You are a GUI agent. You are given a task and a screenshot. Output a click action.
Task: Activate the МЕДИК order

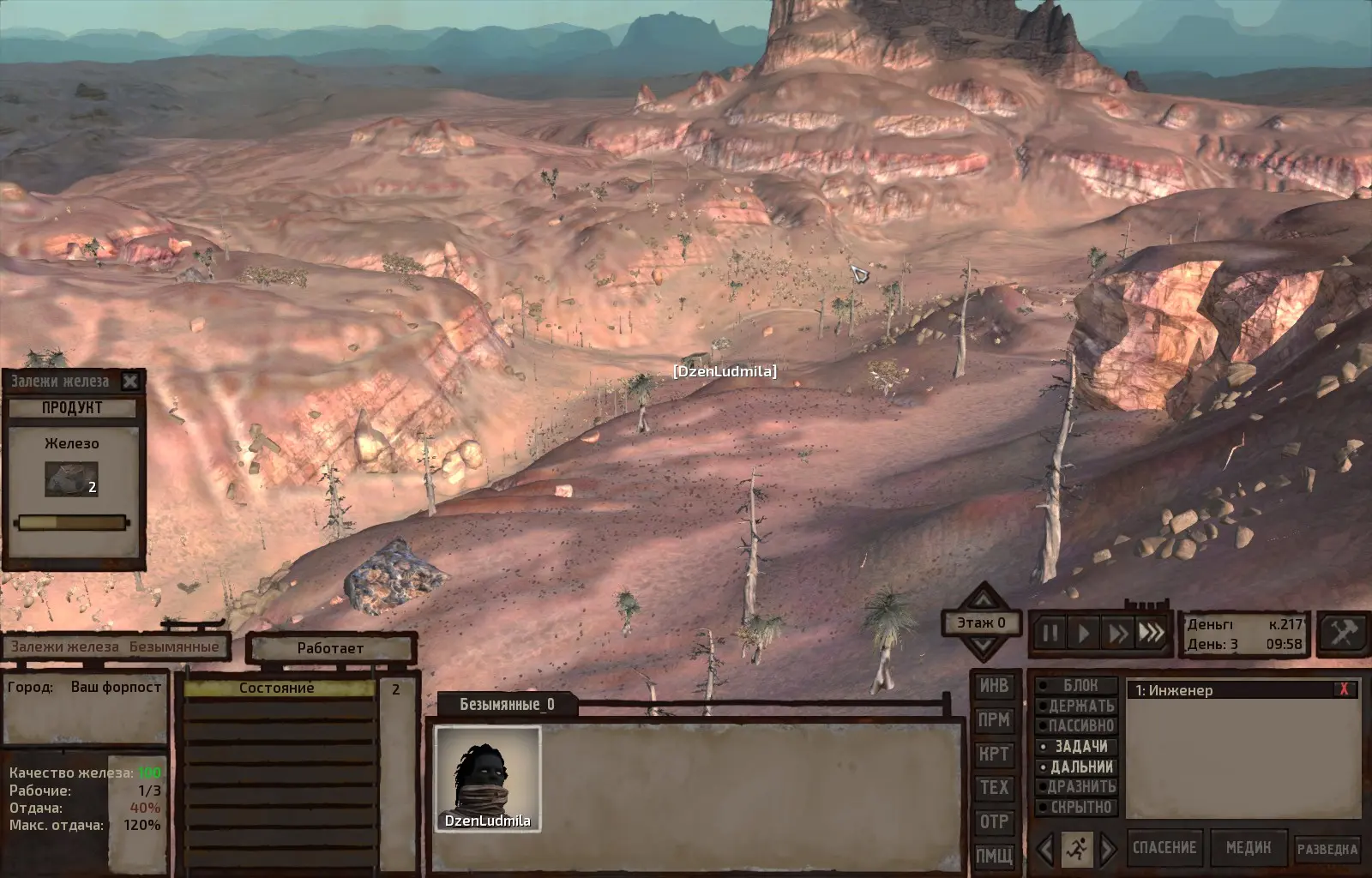point(1248,848)
